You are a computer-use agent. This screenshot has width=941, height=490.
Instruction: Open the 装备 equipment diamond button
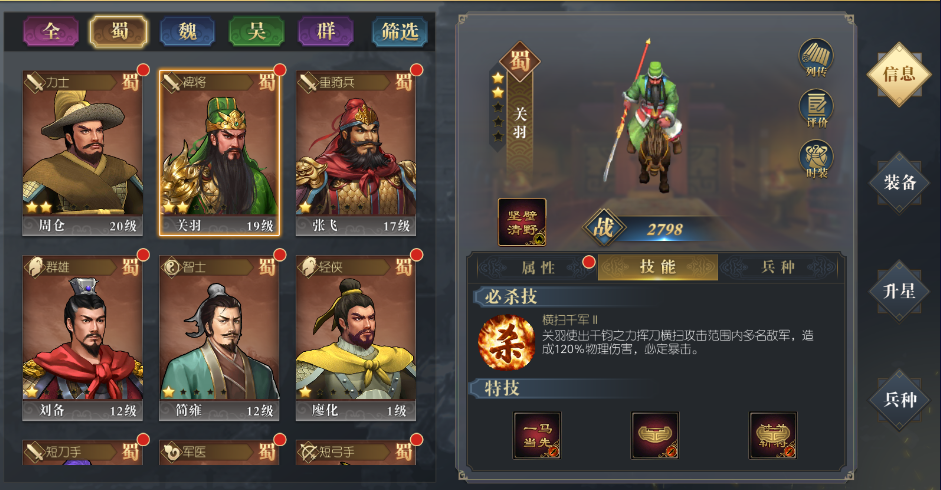pos(899,182)
